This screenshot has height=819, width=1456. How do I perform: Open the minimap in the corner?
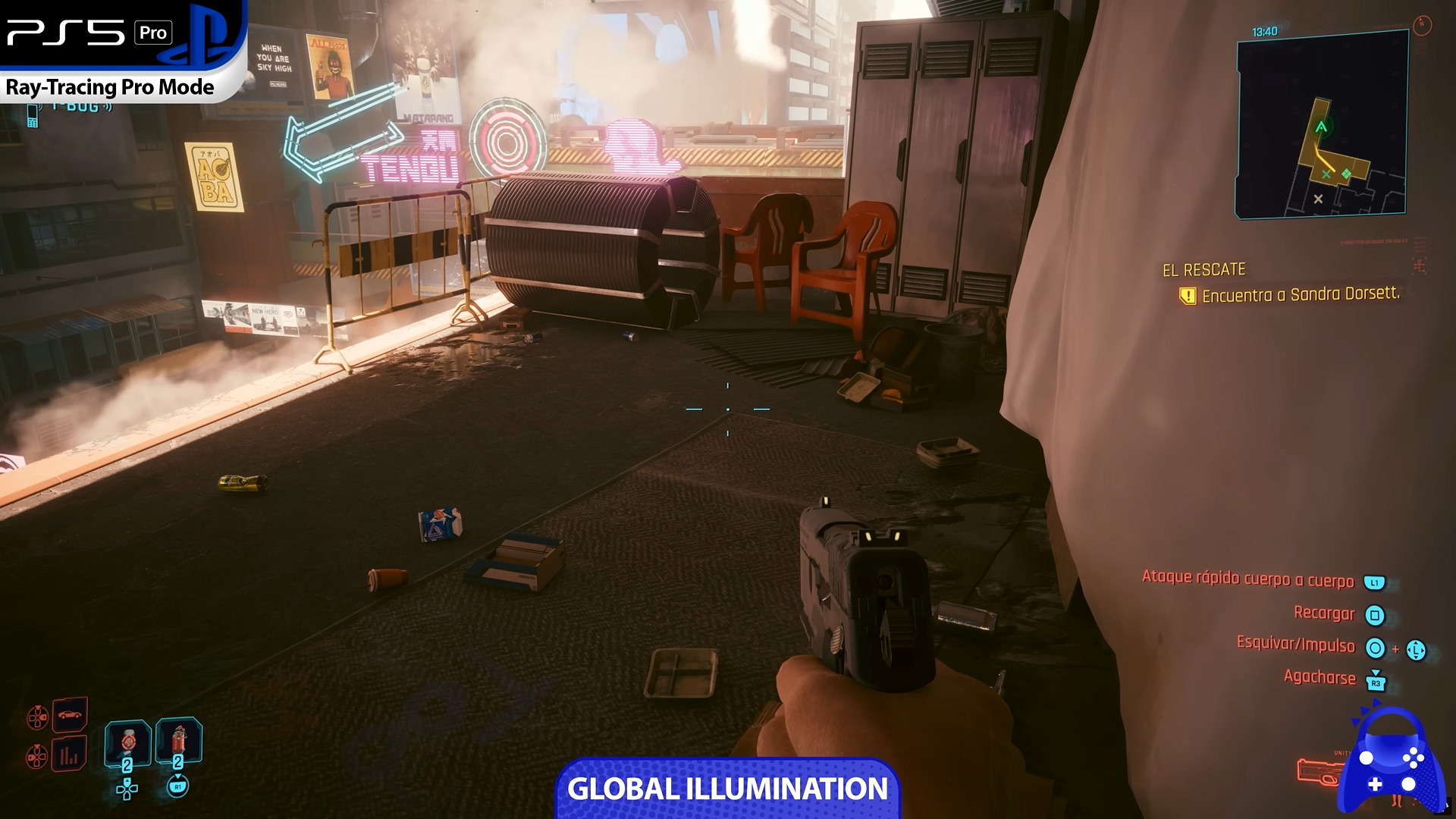point(1322,125)
